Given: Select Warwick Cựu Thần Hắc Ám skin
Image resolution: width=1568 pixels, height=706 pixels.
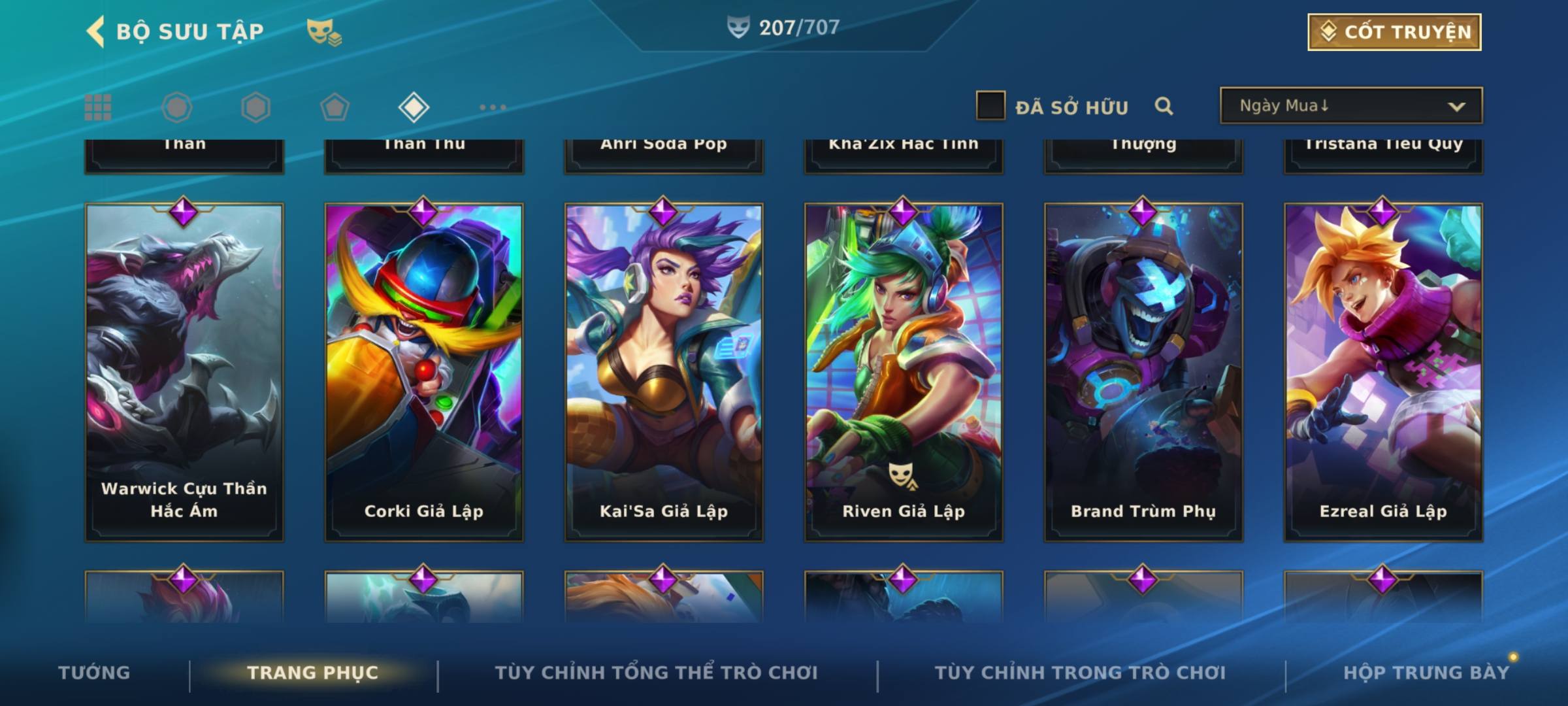Looking at the screenshot, I should pos(184,373).
